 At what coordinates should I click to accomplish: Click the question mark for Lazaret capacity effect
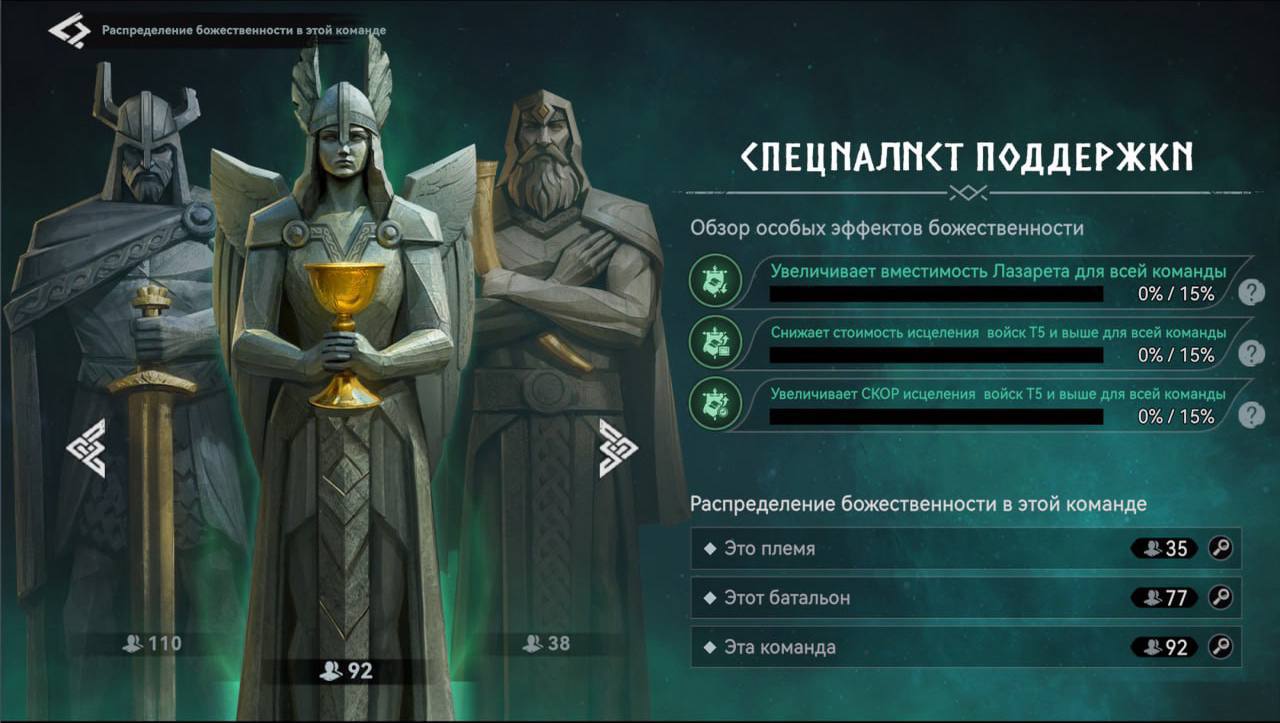pyautogui.click(x=1249, y=291)
